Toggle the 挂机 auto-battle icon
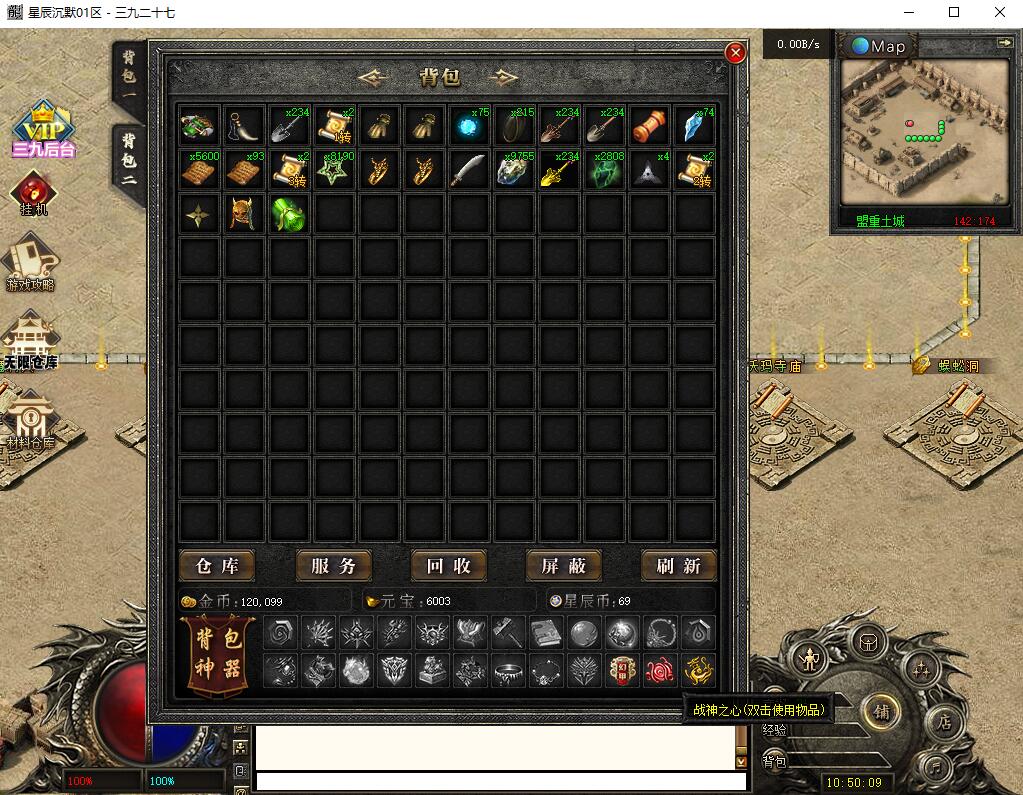The width and height of the screenshot is (1023, 795). pos(33,193)
